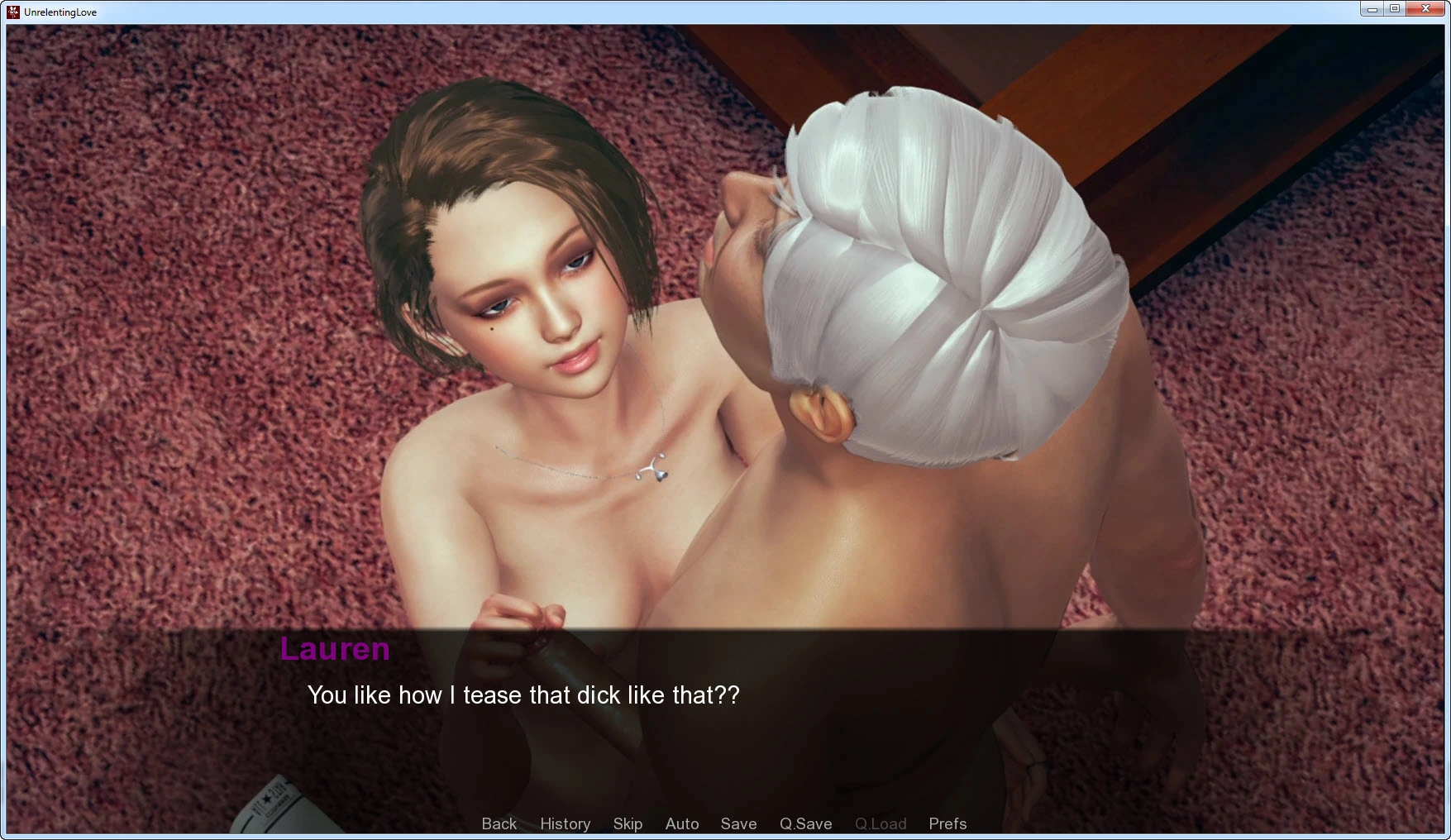This screenshot has width=1451, height=840.
Task: Open the Save menu
Action: (738, 823)
